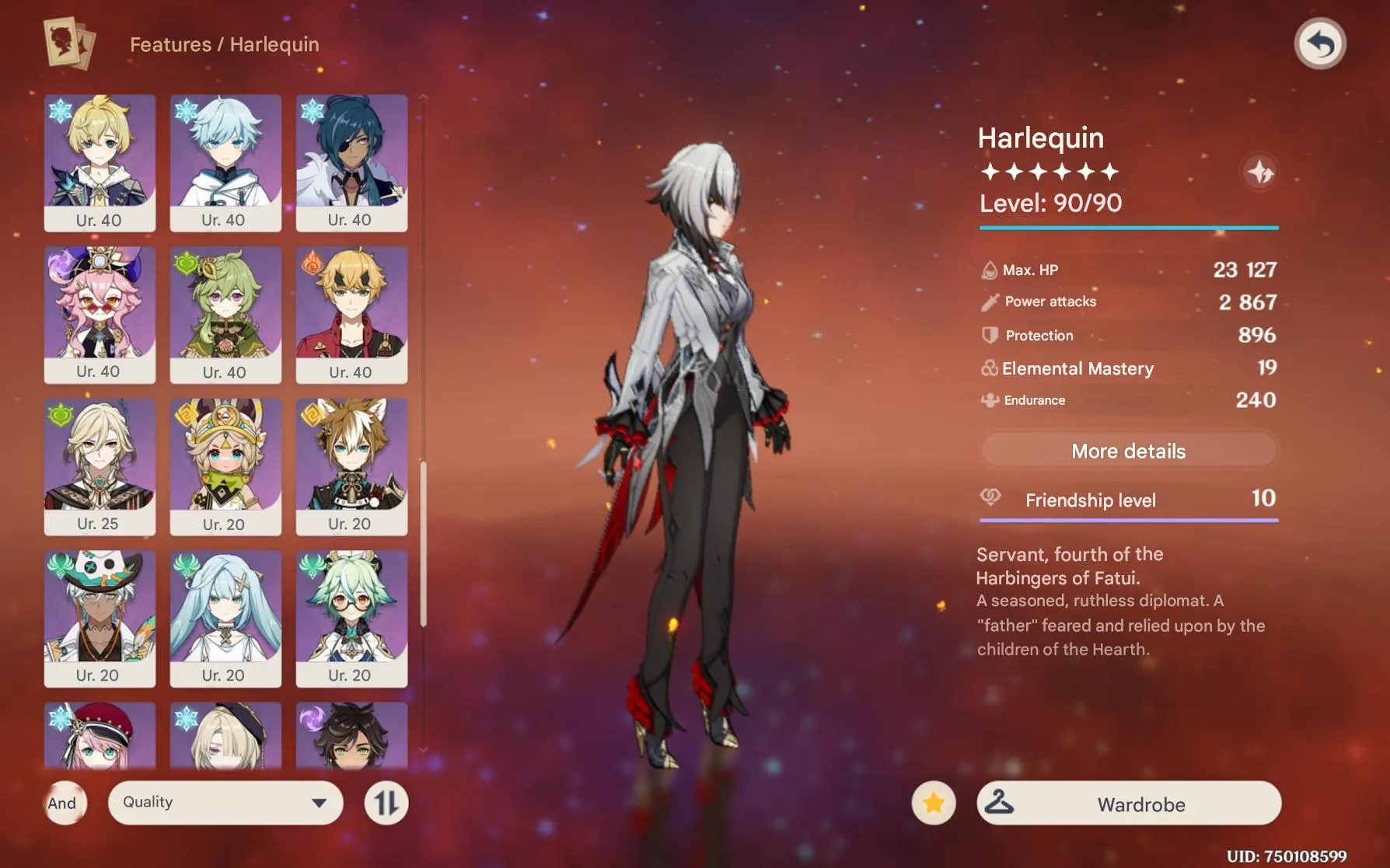Viewport: 1390px width, 868px height.
Task: Toggle the sort order direction icon
Action: pos(386,803)
